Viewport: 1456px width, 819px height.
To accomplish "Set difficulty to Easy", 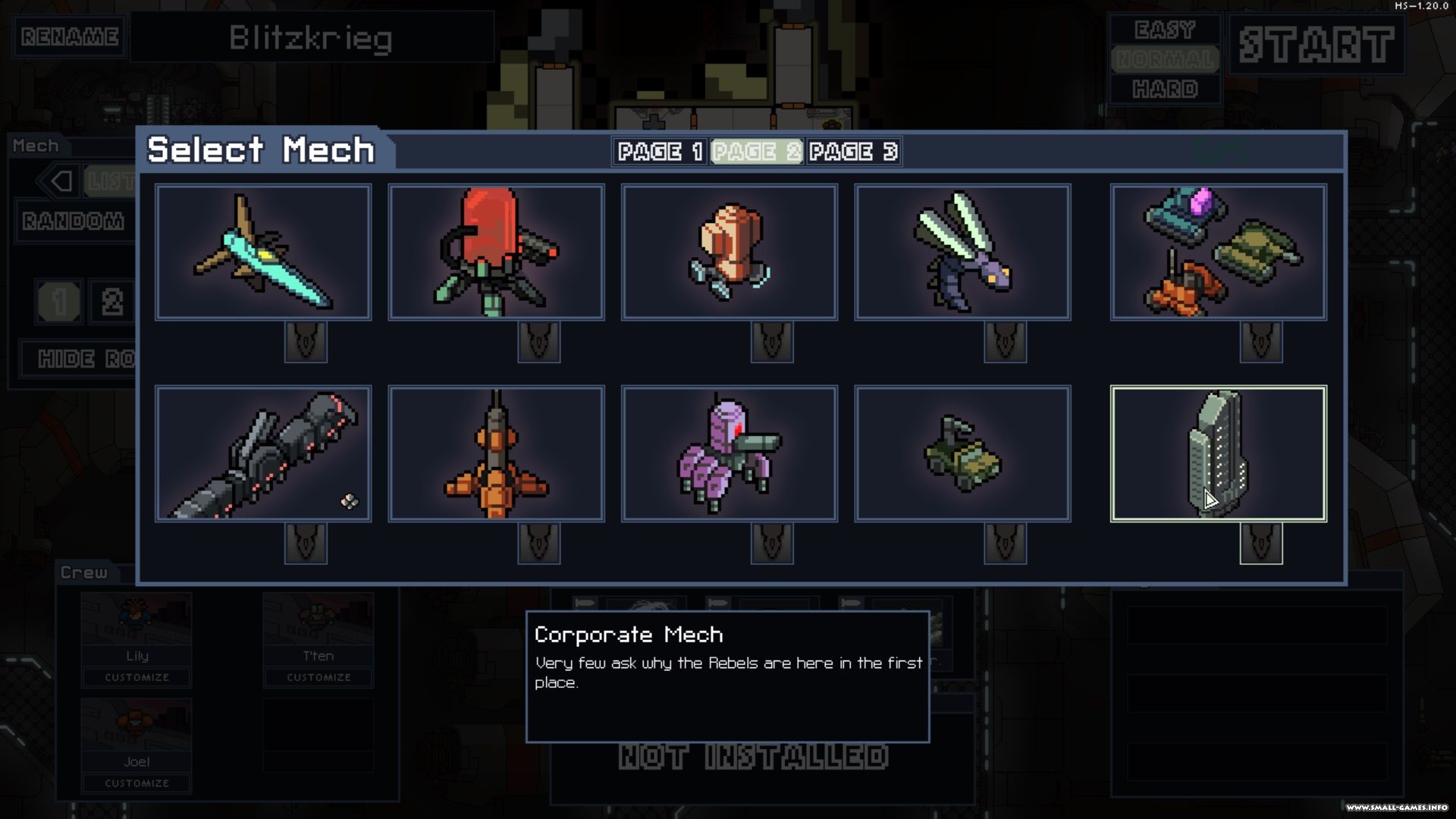I will pos(1165,30).
